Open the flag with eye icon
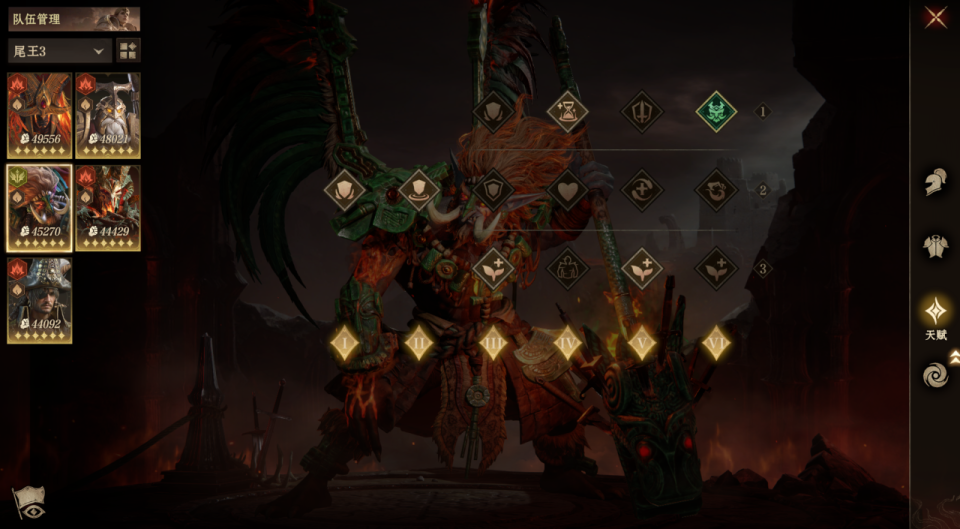This screenshot has width=960, height=529. 27,503
